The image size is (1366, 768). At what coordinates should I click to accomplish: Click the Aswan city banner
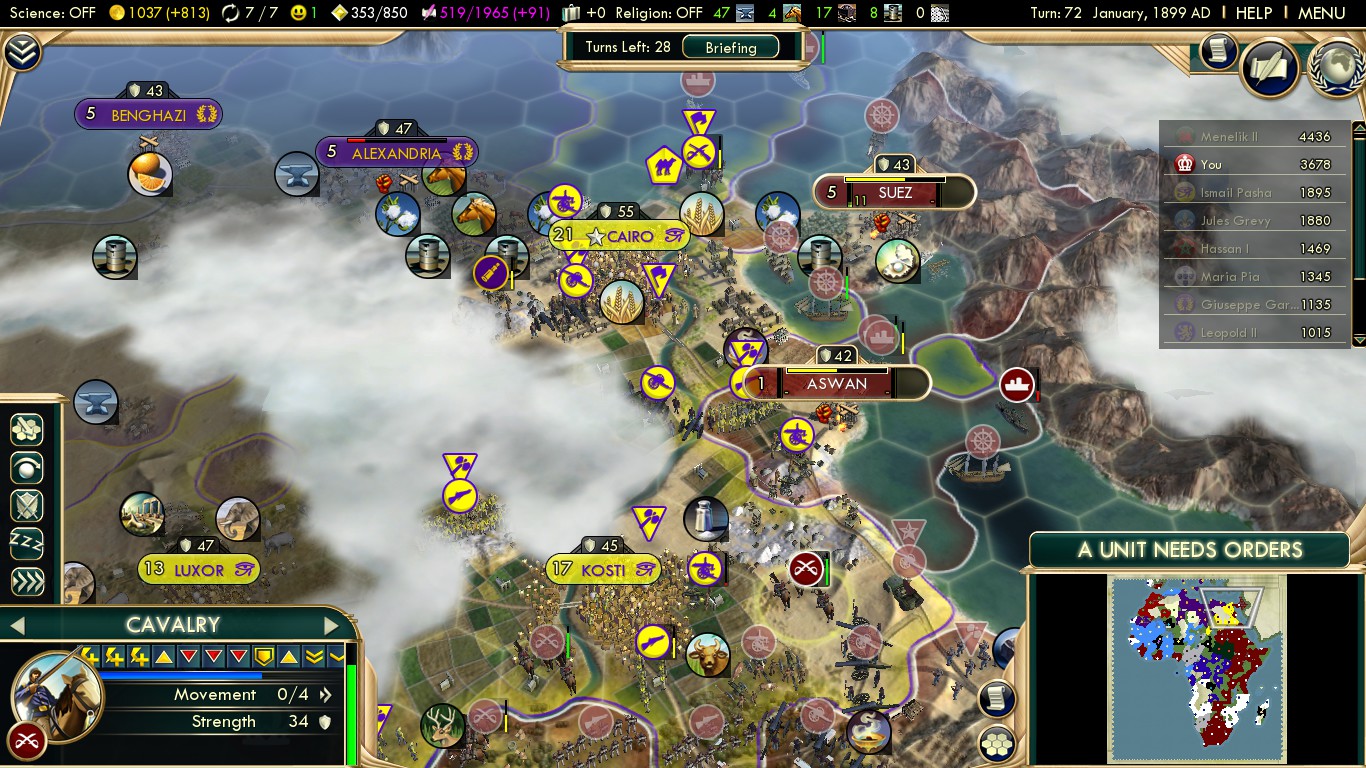[x=837, y=383]
